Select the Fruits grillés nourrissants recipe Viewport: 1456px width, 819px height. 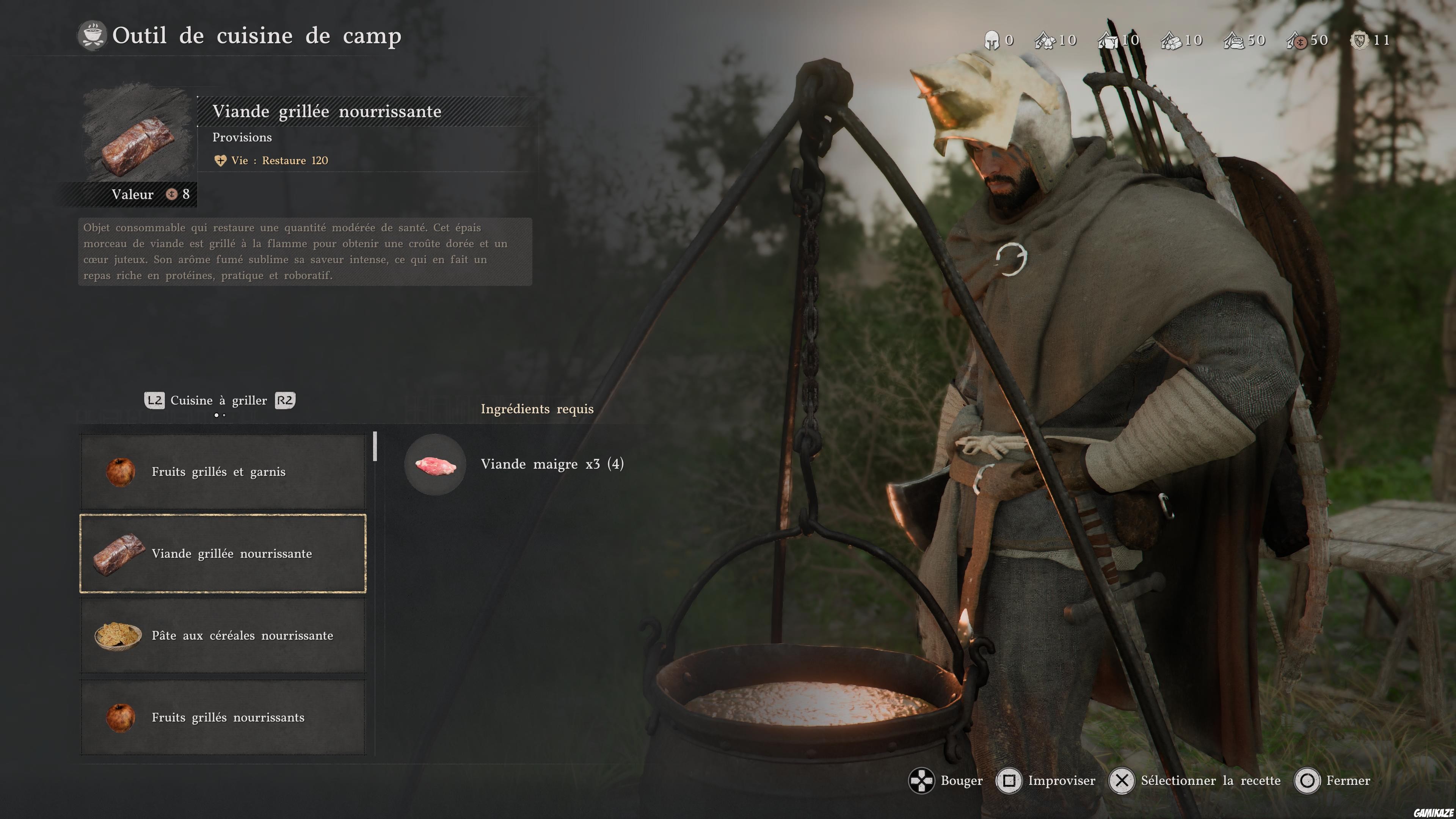point(223,718)
